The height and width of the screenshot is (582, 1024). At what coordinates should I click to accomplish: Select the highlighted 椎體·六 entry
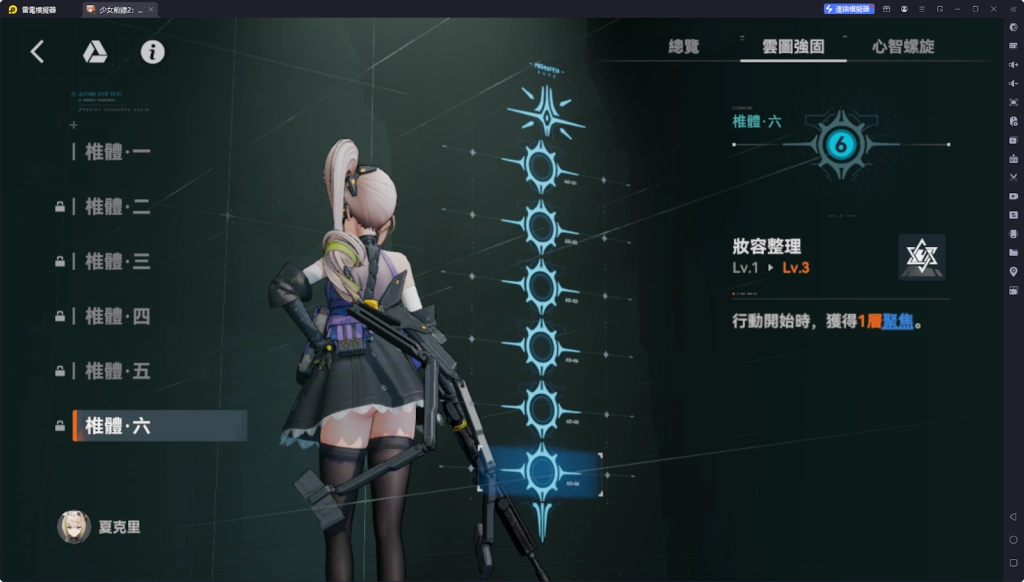118,426
